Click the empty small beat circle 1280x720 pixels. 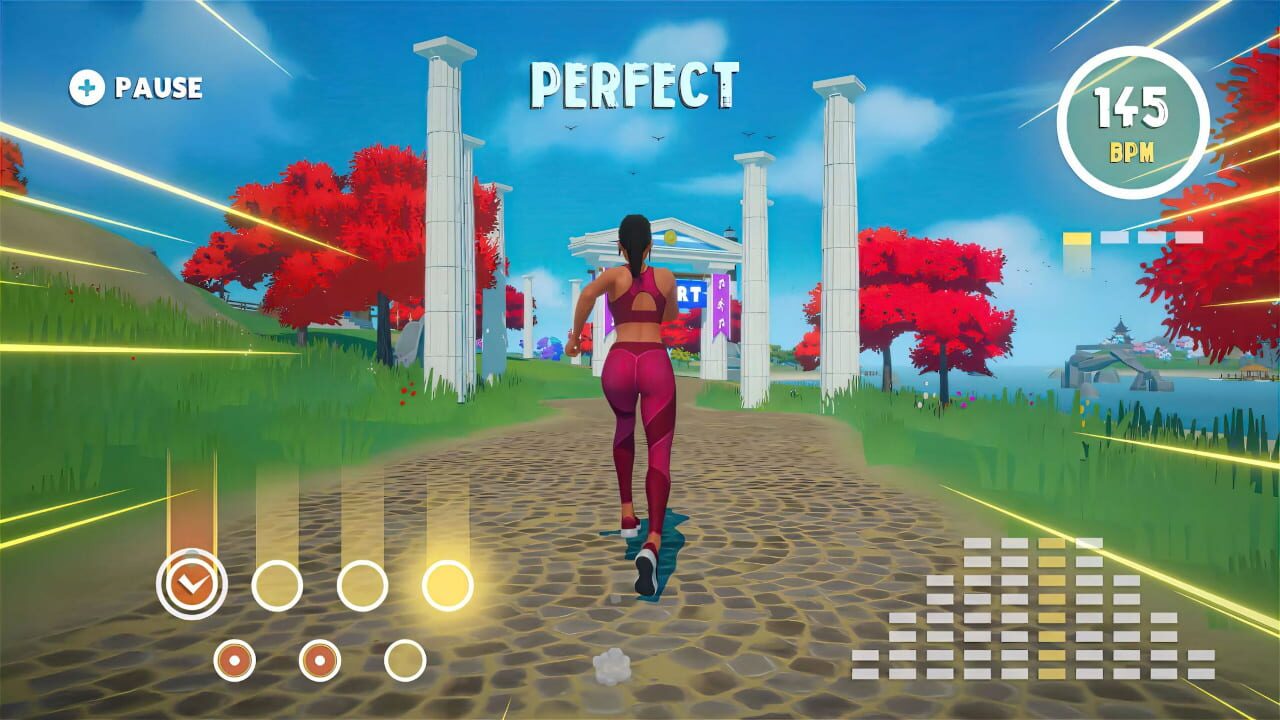405,660
